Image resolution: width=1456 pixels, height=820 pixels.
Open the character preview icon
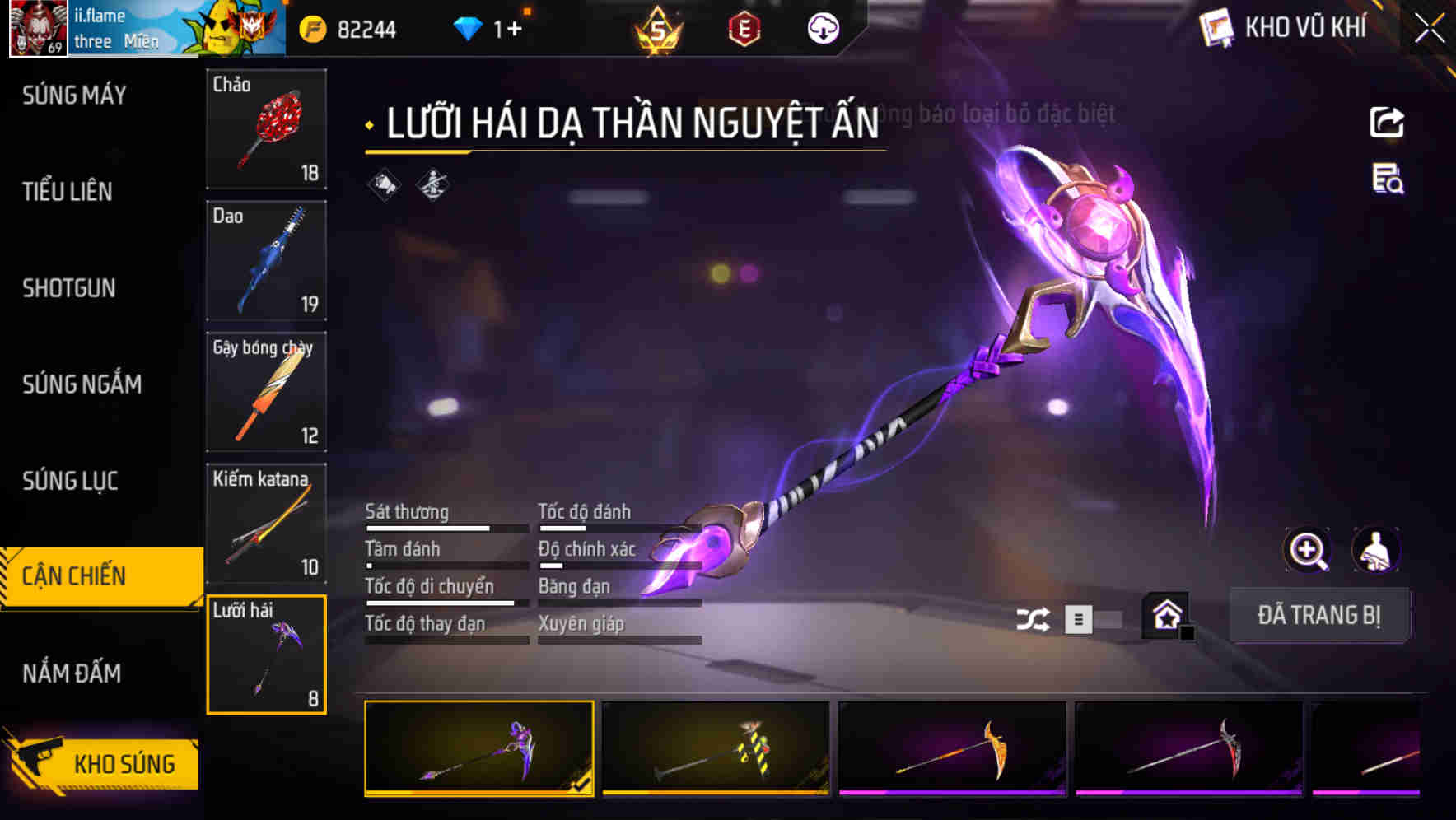click(x=1375, y=550)
